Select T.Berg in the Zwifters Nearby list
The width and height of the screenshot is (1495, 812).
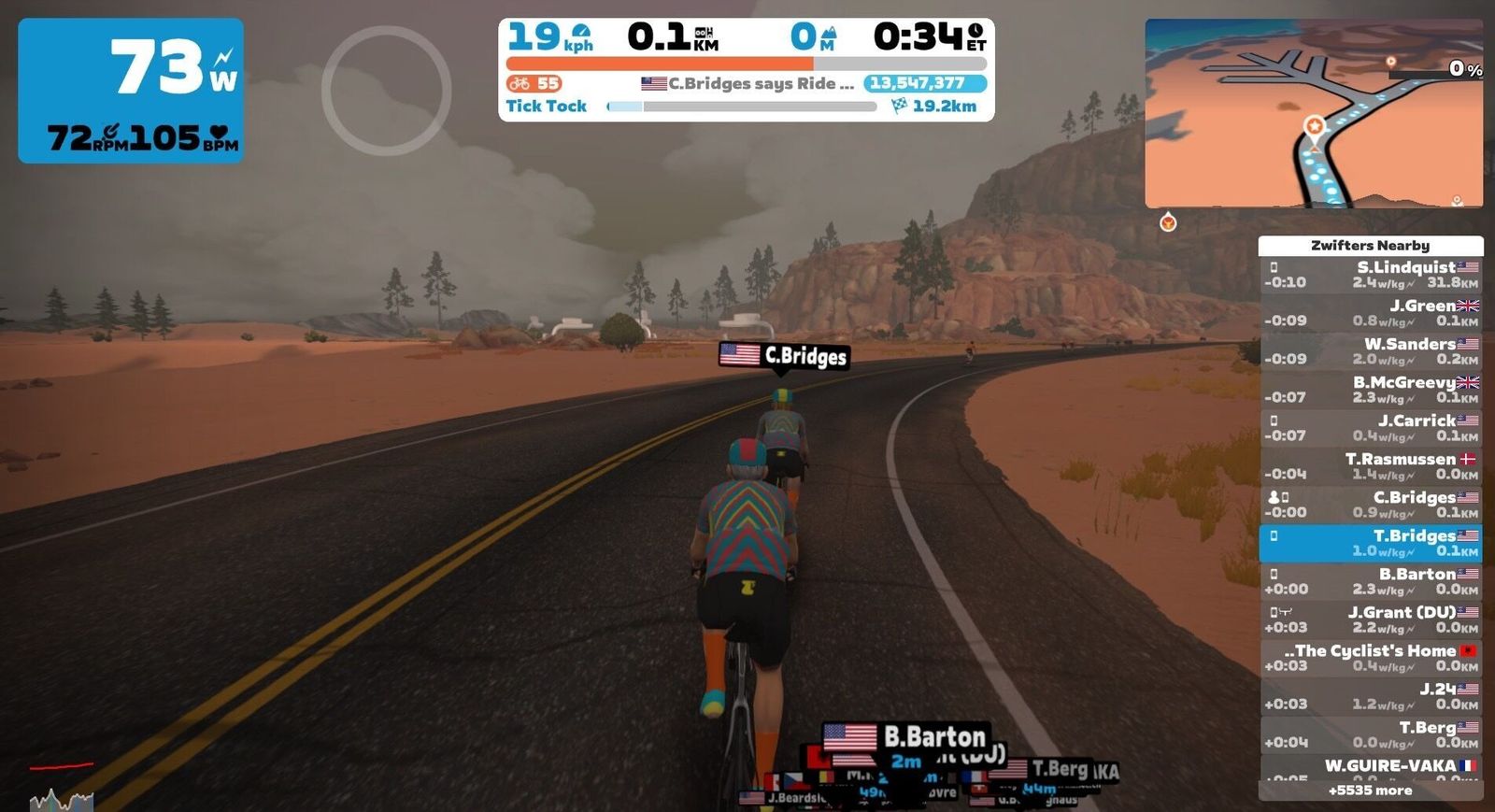point(1370,734)
